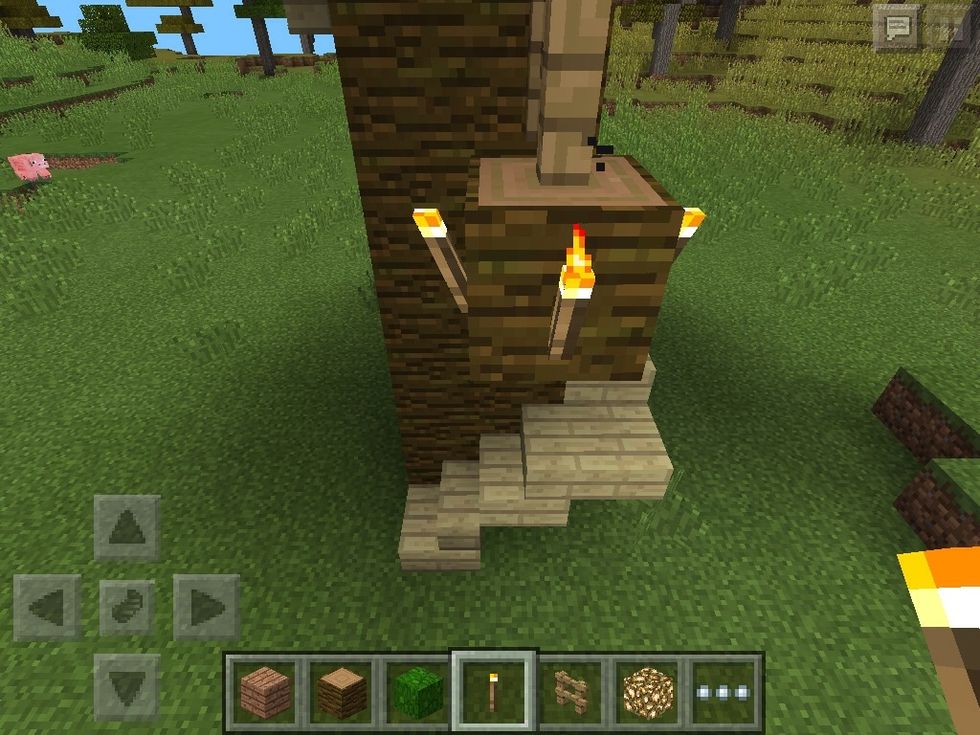Tap the center jump button on the D-pad
Screen dimensions: 980x735
[x=127, y=607]
